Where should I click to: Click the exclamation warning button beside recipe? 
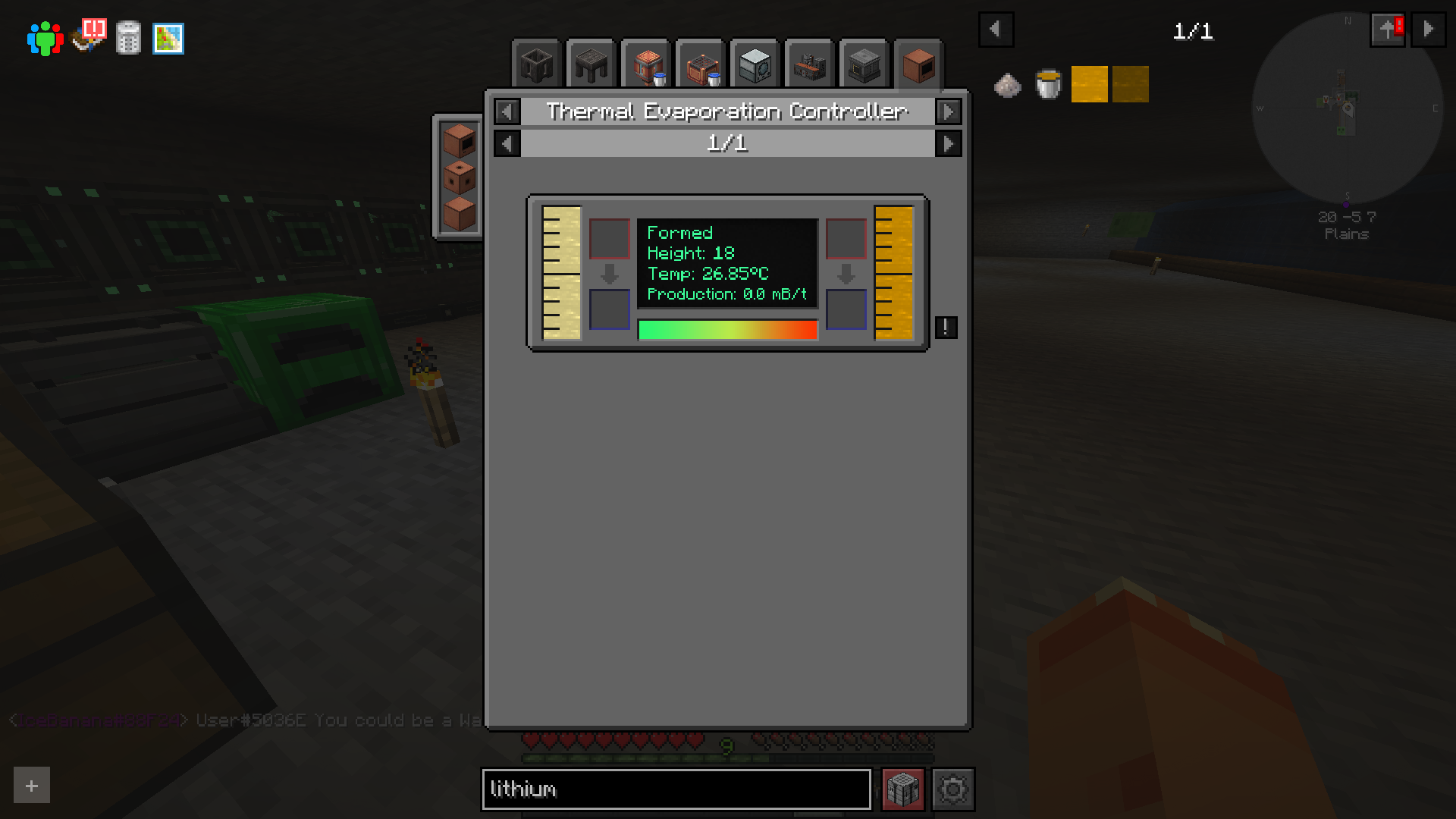pos(945,327)
